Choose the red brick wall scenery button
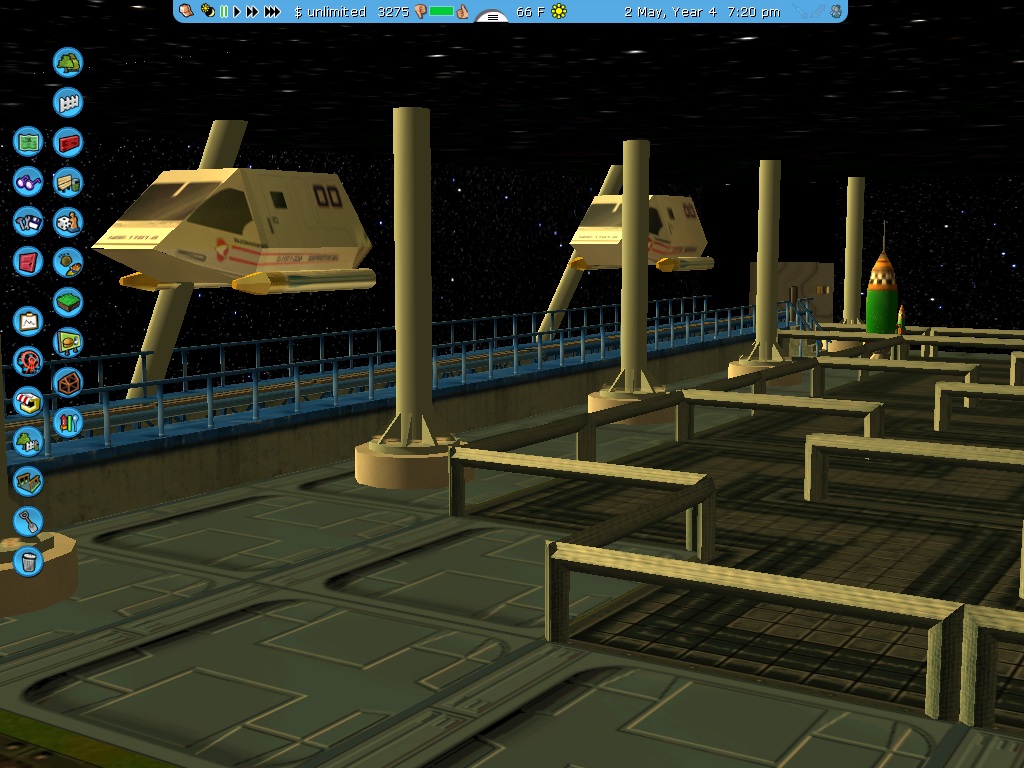Viewport: 1024px width, 768px height. [68, 143]
